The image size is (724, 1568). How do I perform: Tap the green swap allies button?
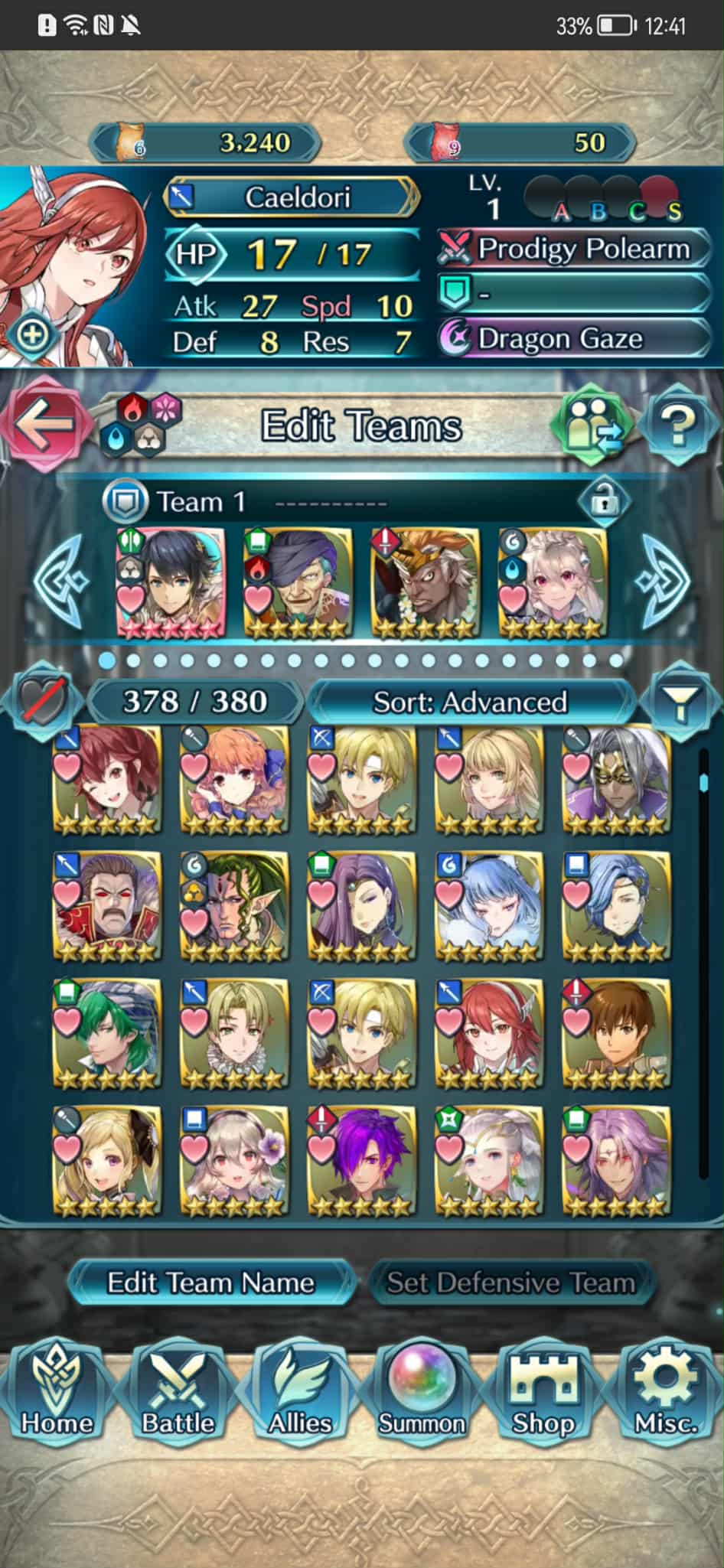pyautogui.click(x=593, y=424)
